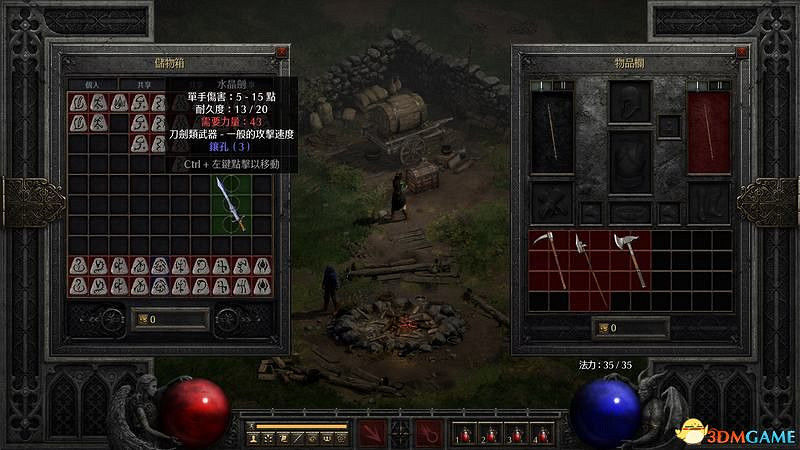Close the inventory panel
Image resolution: width=800 pixels, height=450 pixels.
(742, 51)
